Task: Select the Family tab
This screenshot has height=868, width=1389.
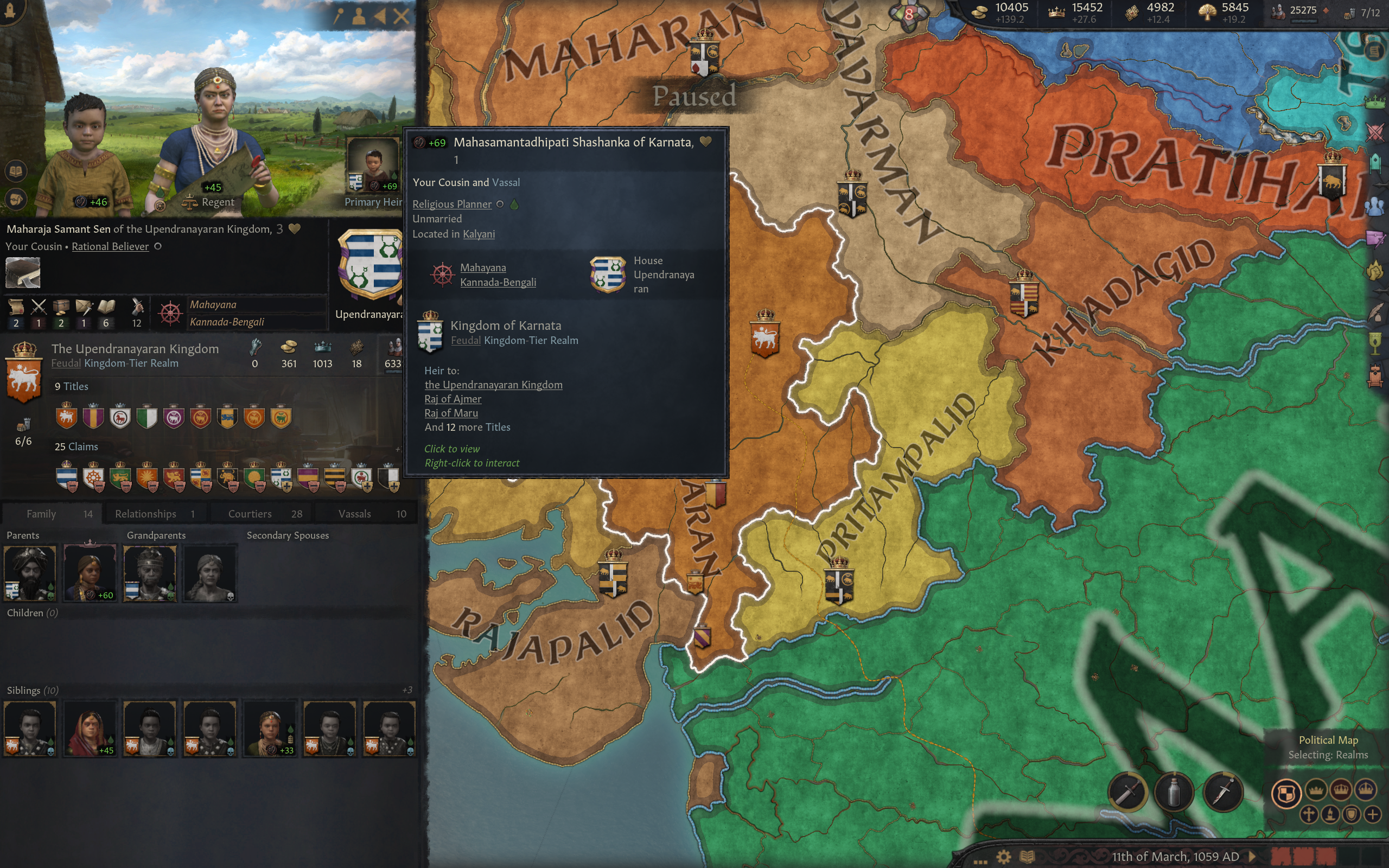Action: (53, 514)
